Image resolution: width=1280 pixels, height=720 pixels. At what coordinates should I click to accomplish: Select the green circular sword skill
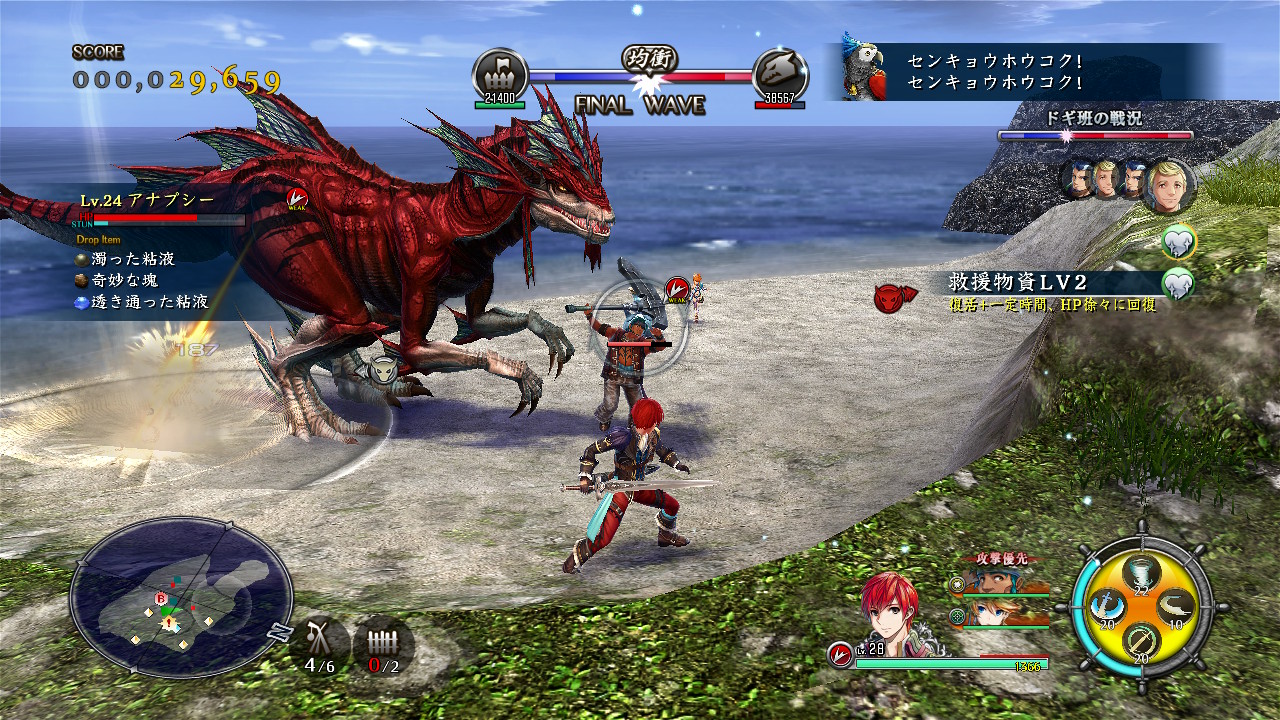pyautogui.click(x=1141, y=639)
